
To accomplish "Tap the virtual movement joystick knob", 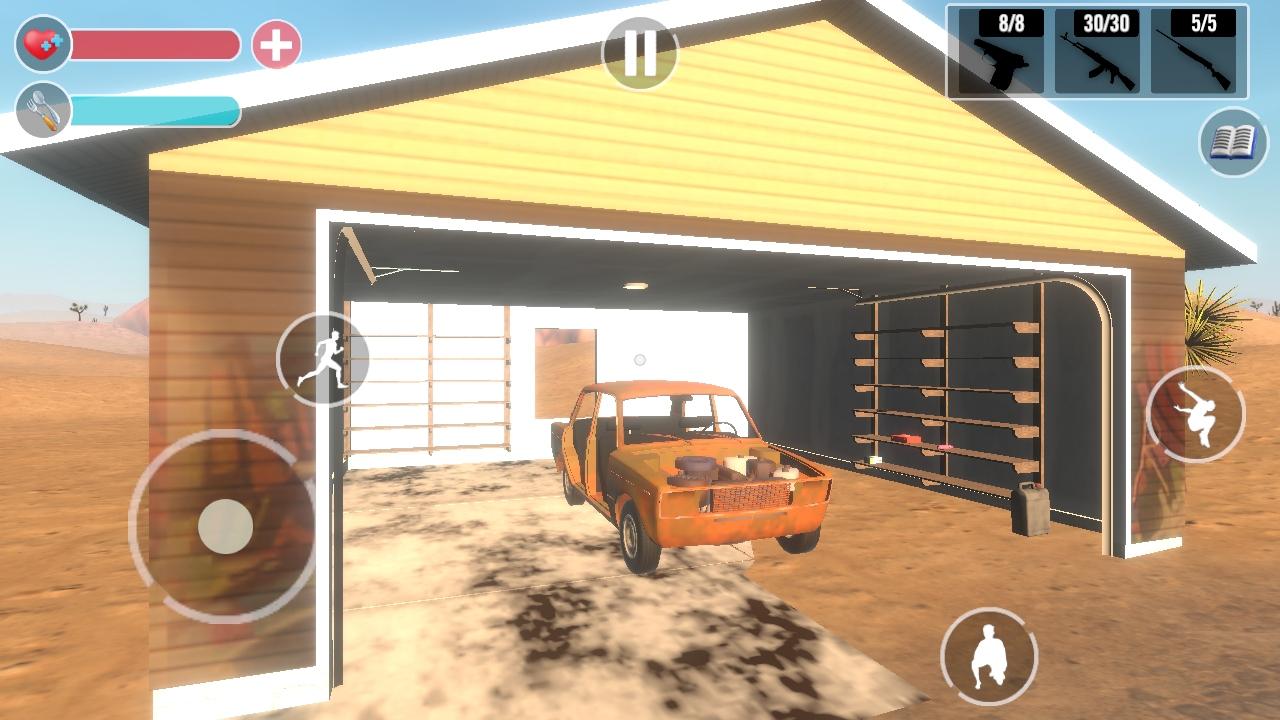I will (225, 526).
